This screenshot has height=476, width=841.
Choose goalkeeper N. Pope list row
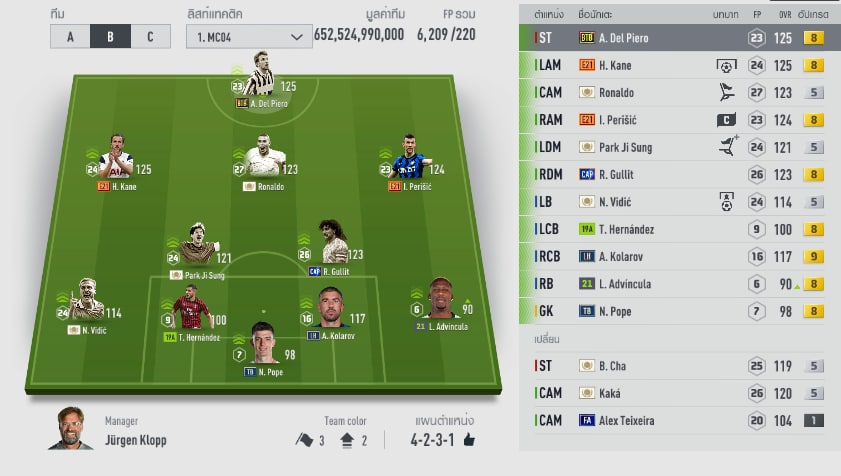tap(680, 311)
